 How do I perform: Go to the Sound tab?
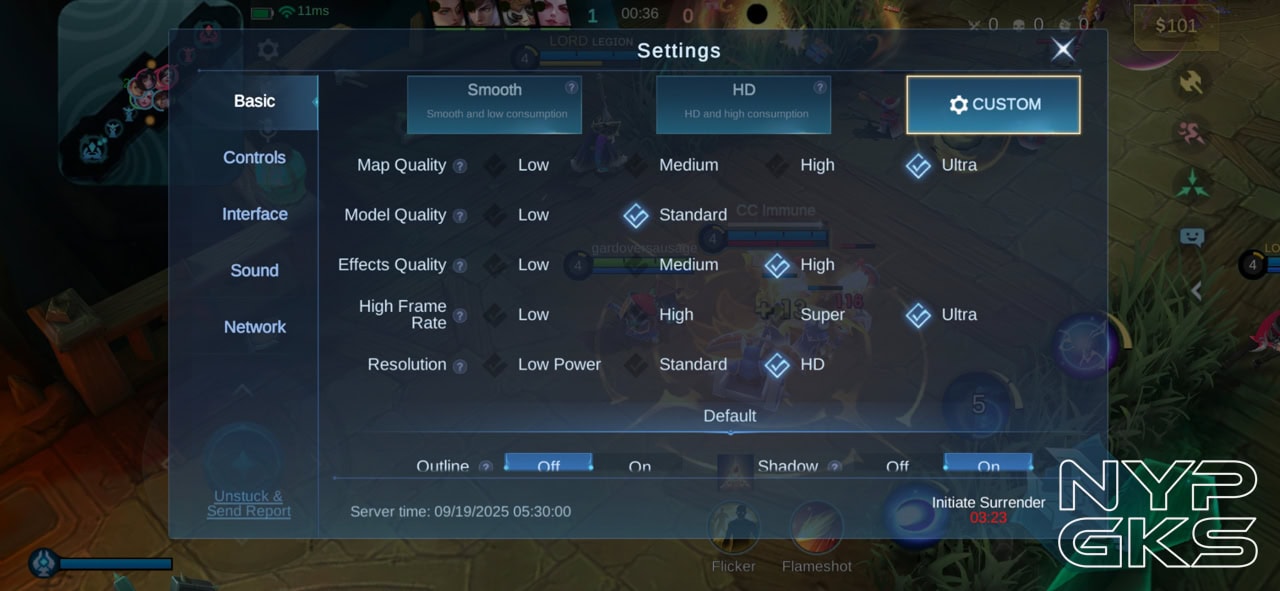coord(254,270)
